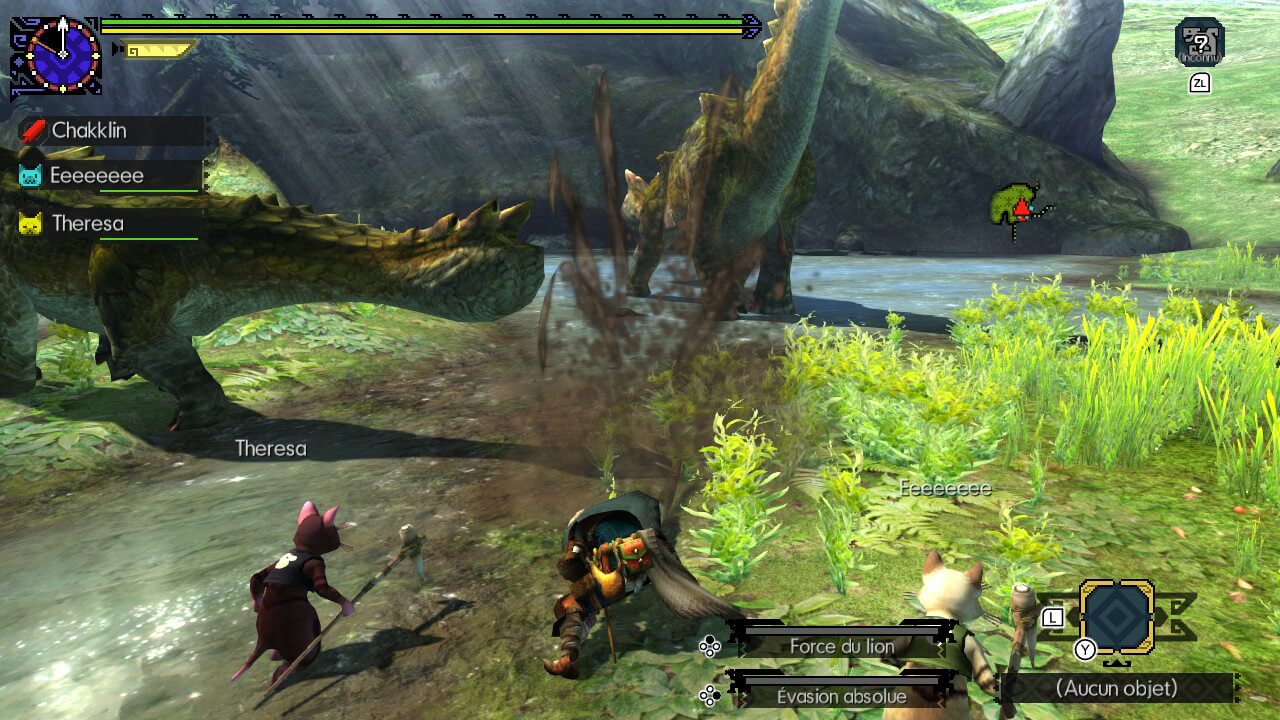Open the item selection slot

point(1116,618)
